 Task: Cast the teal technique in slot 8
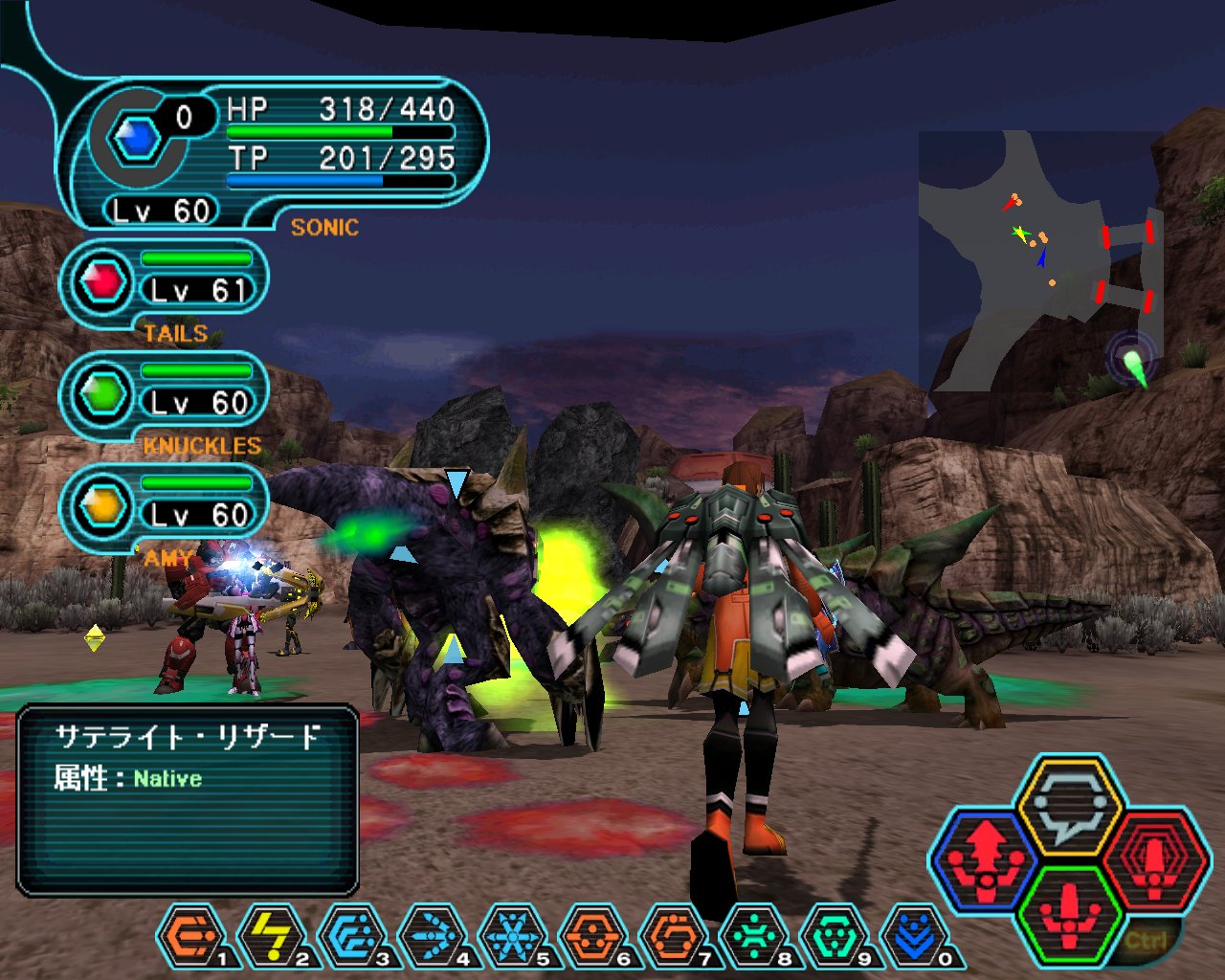(x=753, y=935)
